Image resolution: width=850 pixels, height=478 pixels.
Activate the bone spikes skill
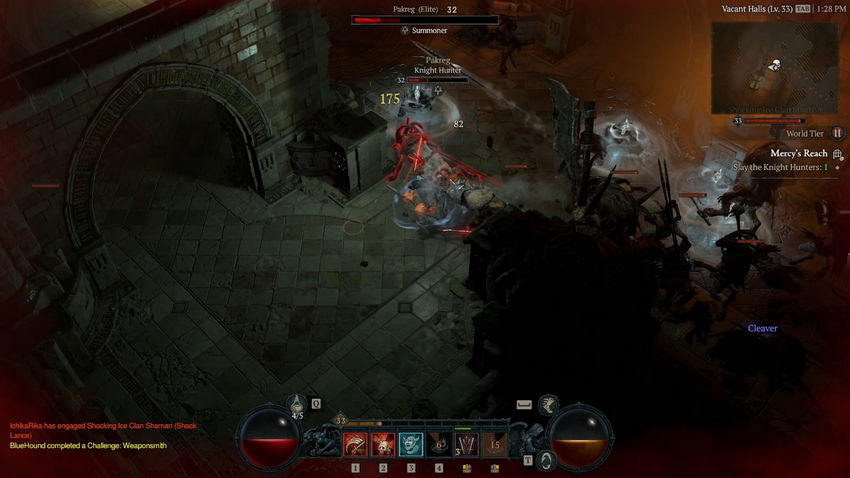click(x=466, y=444)
